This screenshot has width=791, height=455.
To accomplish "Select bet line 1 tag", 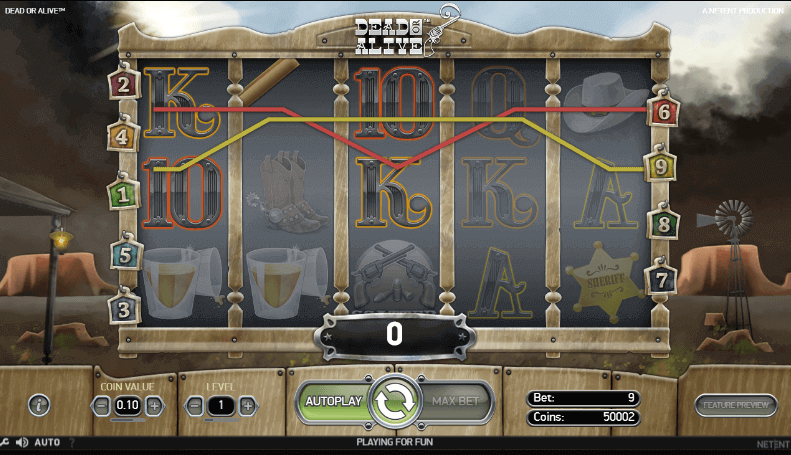I will [124, 194].
